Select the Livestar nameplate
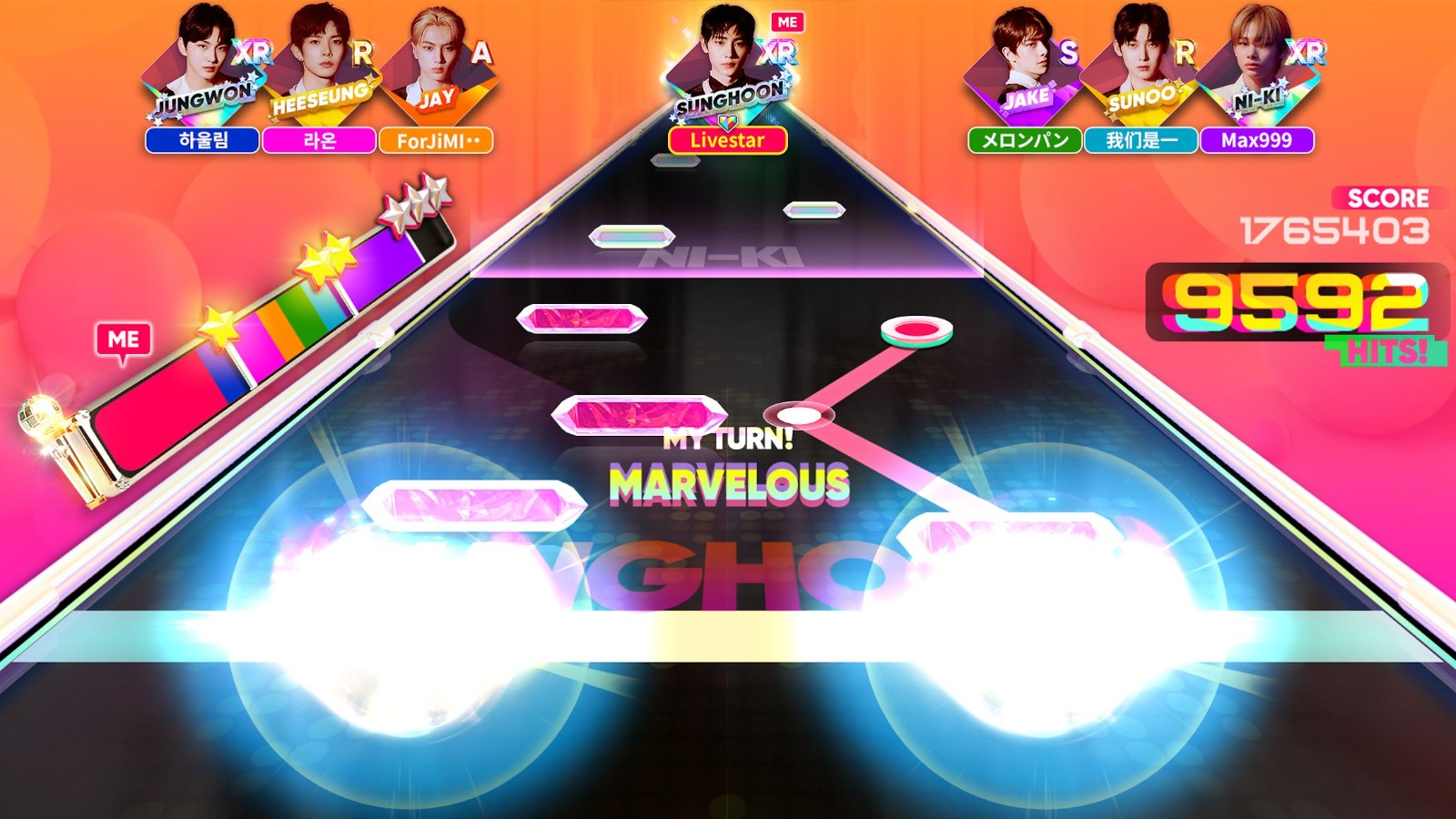 pyautogui.click(x=727, y=142)
